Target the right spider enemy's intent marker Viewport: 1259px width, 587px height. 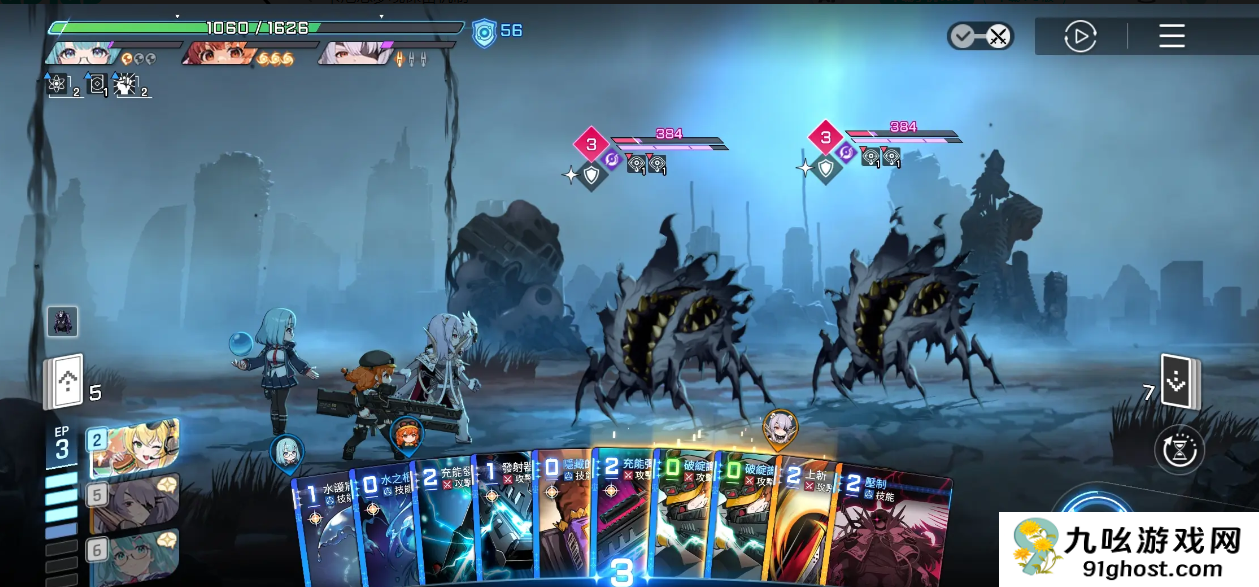click(825, 137)
